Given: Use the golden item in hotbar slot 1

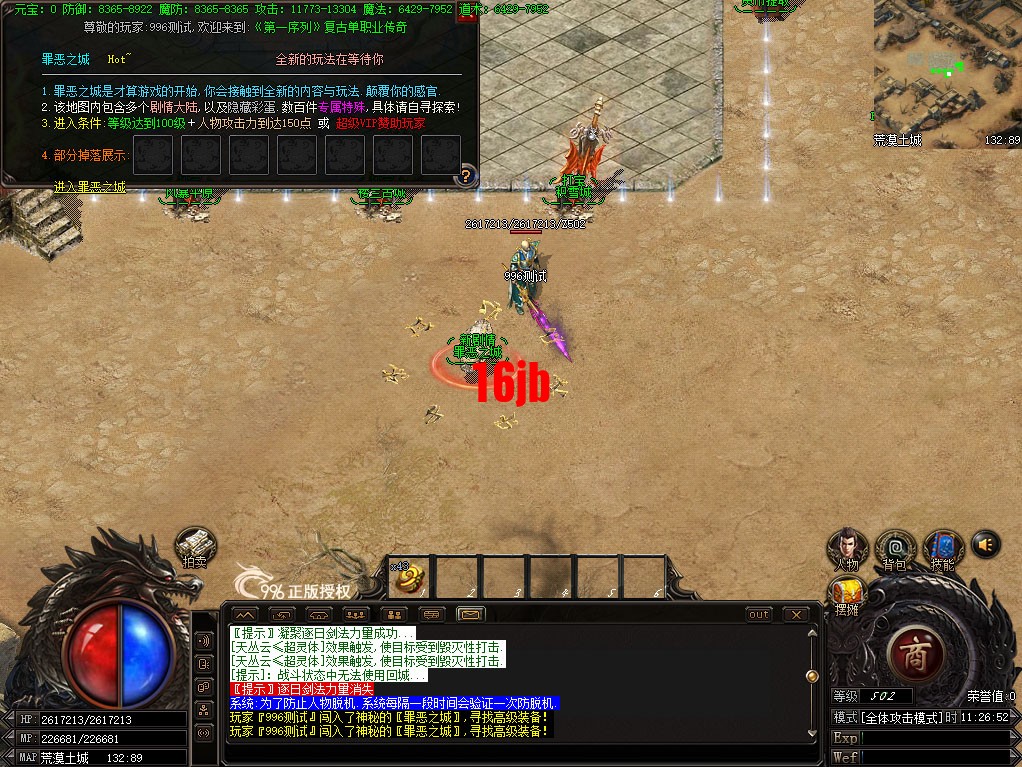Looking at the screenshot, I should pyautogui.click(x=410, y=577).
